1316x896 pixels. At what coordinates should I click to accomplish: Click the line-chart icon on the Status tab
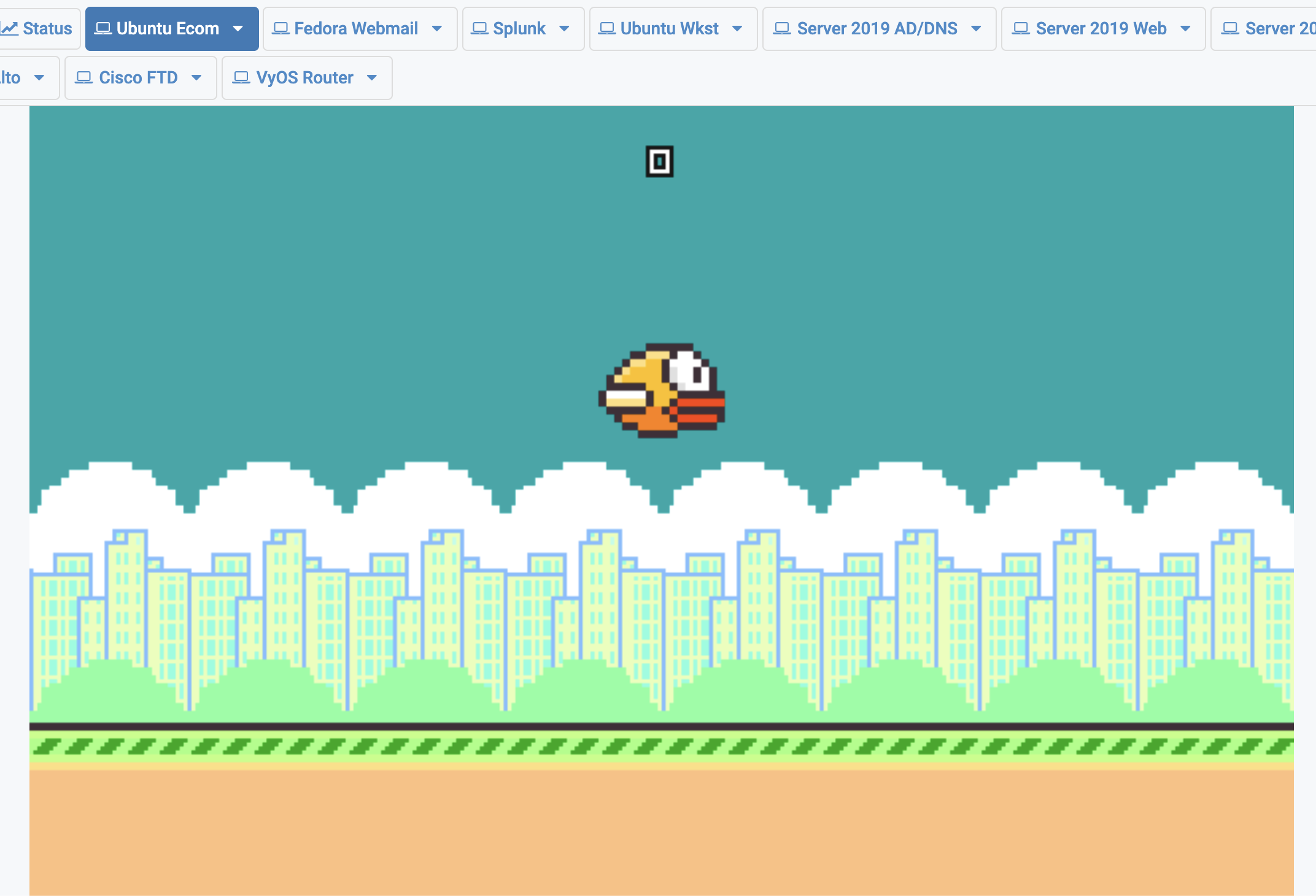tap(11, 28)
